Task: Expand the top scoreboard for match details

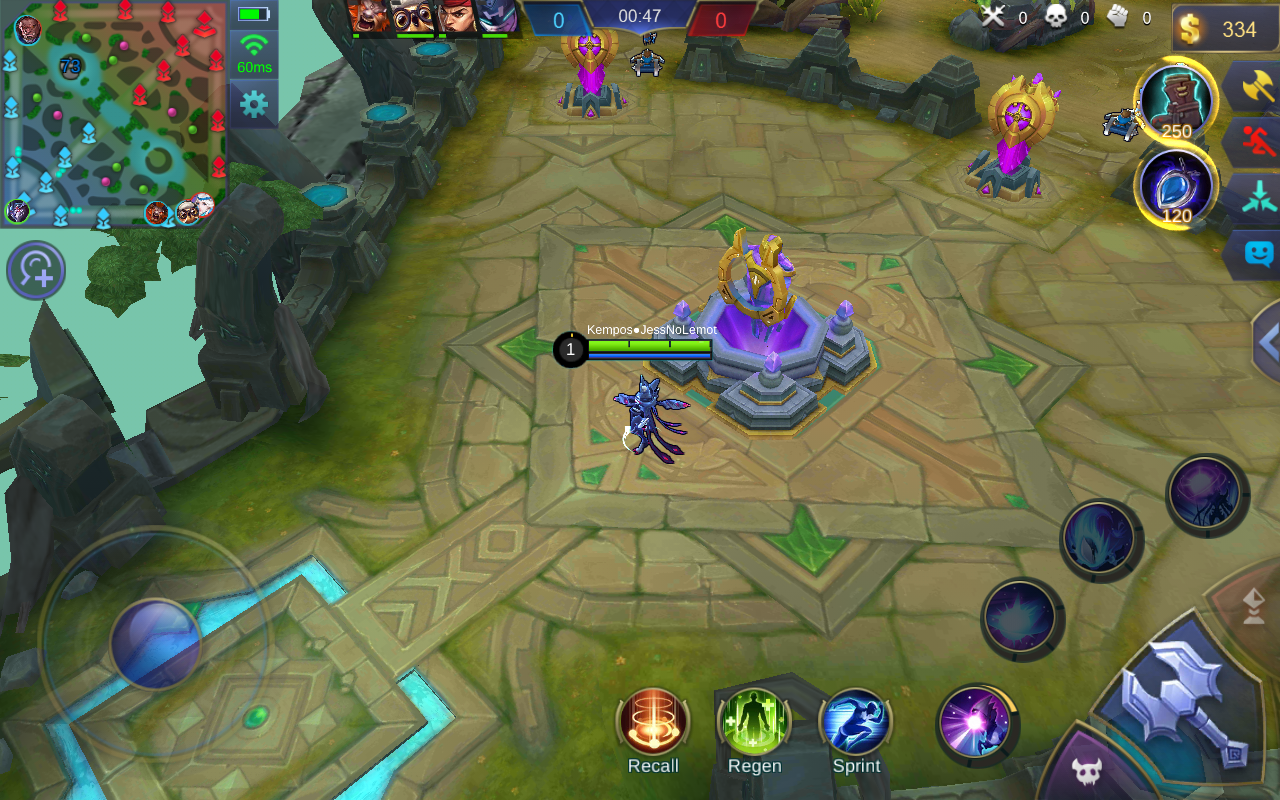Action: click(640, 17)
